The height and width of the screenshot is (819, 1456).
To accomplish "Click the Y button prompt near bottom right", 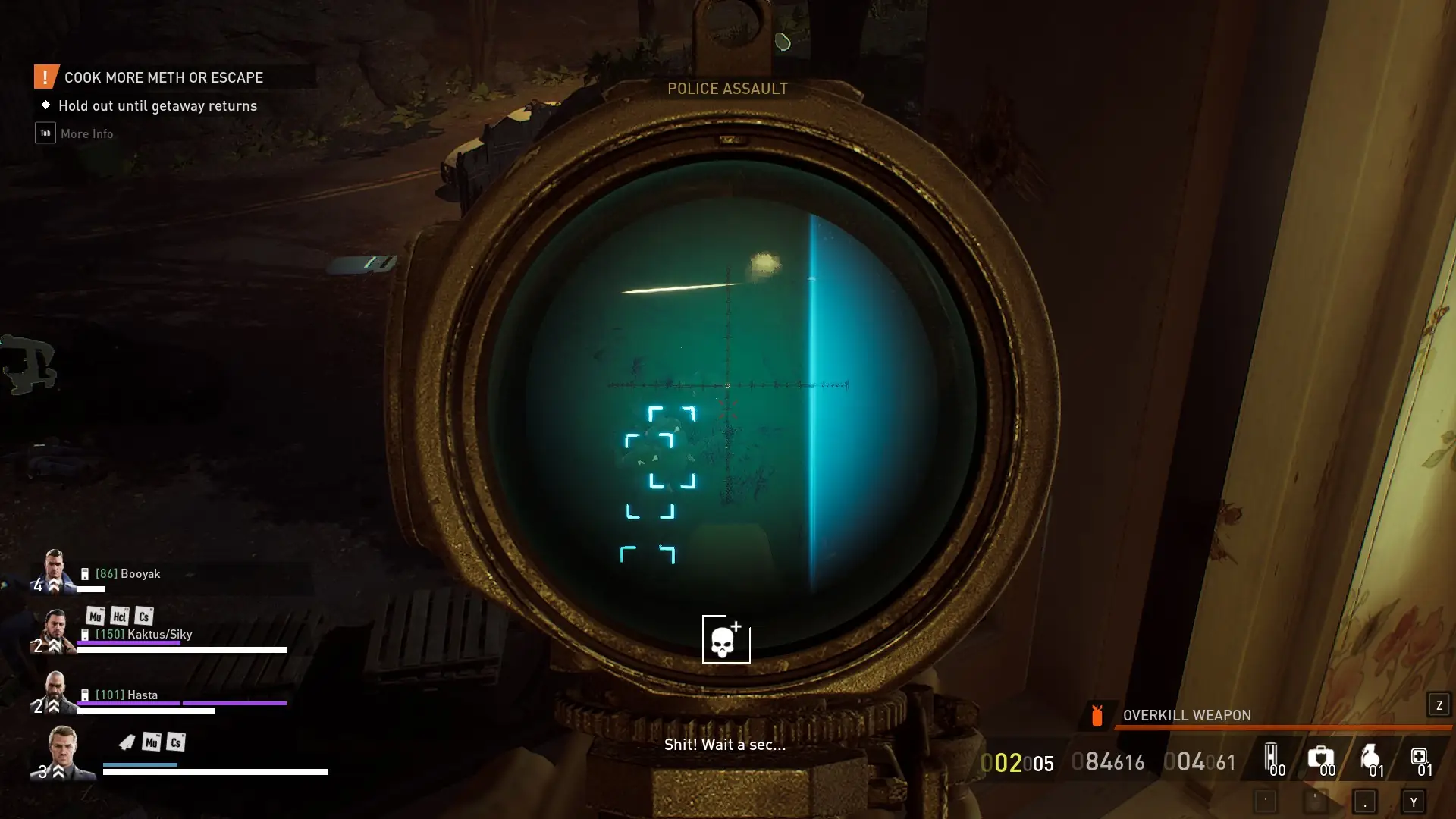I will click(x=1413, y=801).
